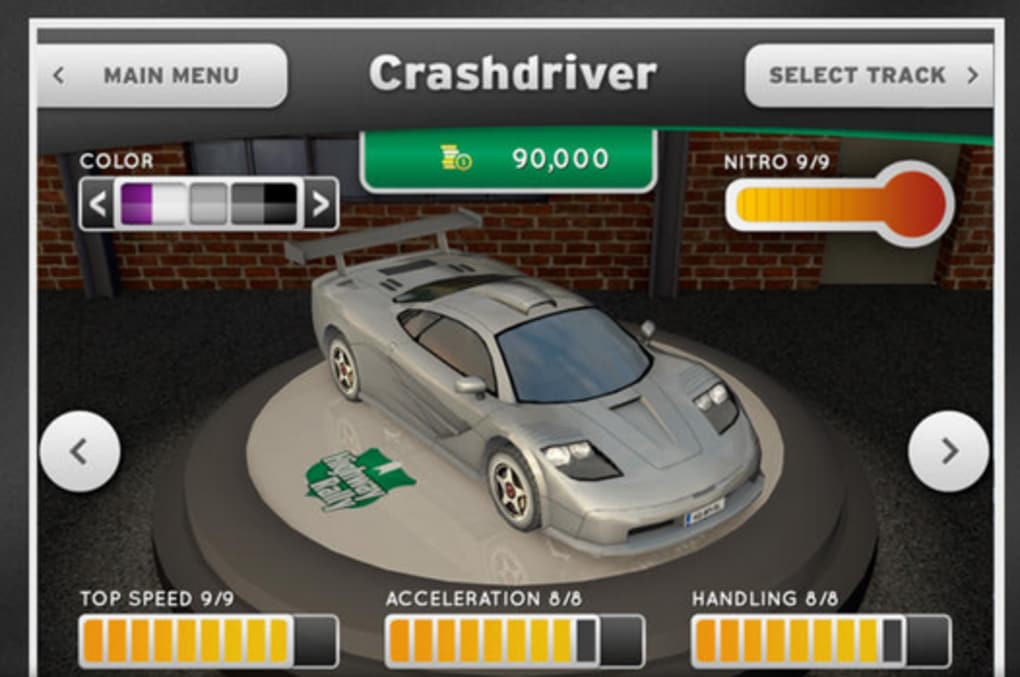The width and height of the screenshot is (1020, 677).
Task: Switch to the next car with the round right arrow
Action: [x=948, y=452]
